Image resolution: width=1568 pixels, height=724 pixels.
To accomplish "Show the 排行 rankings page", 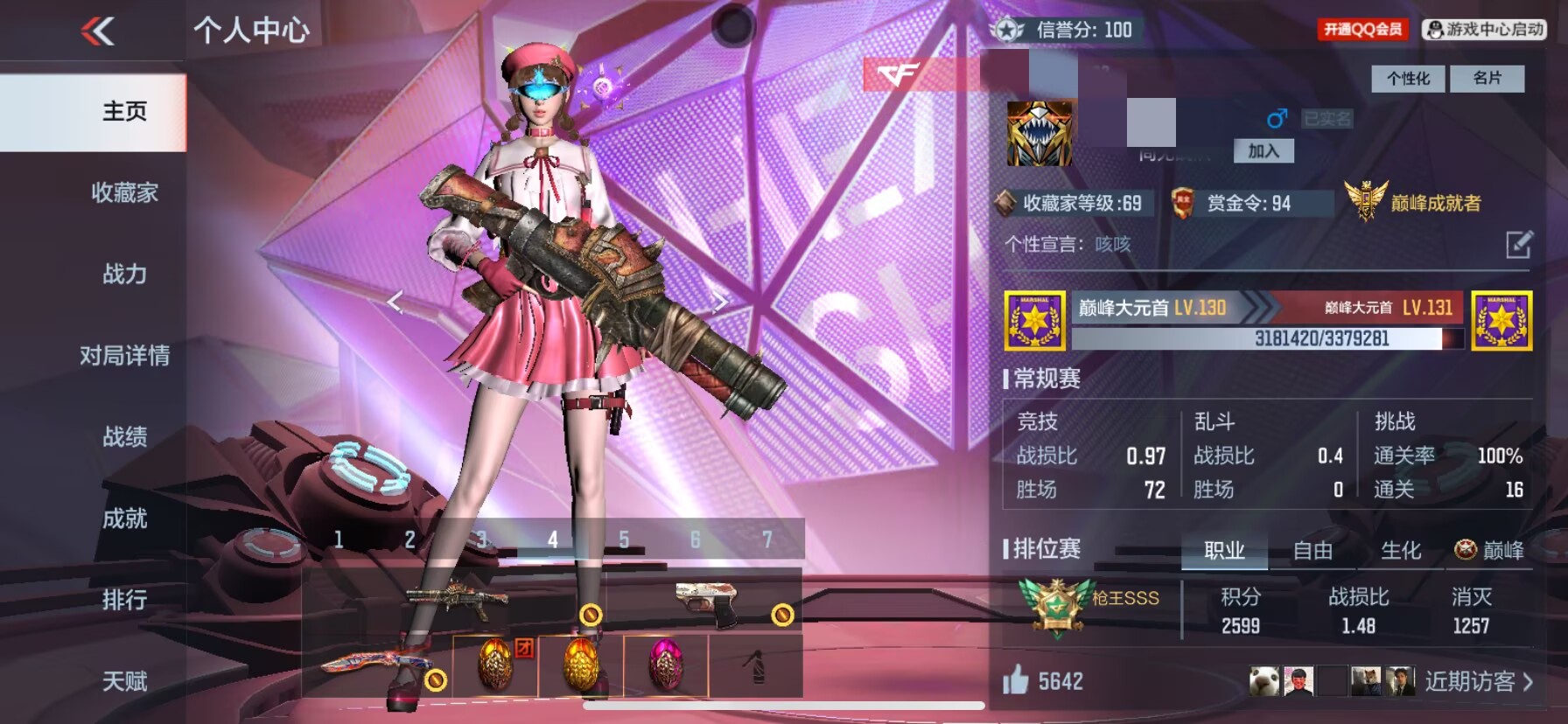I will tap(124, 600).
